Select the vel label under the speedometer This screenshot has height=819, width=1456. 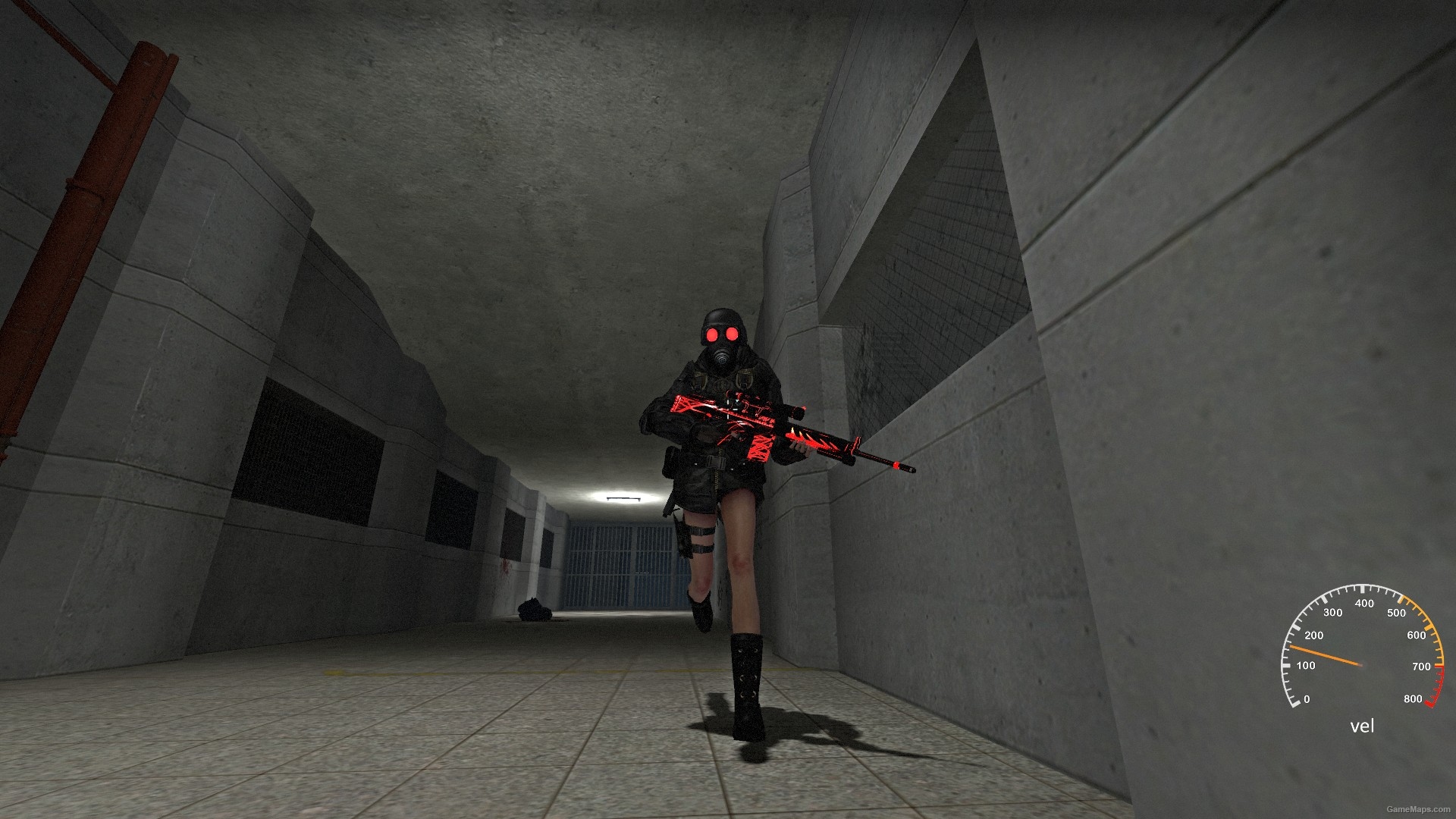coord(1363,725)
